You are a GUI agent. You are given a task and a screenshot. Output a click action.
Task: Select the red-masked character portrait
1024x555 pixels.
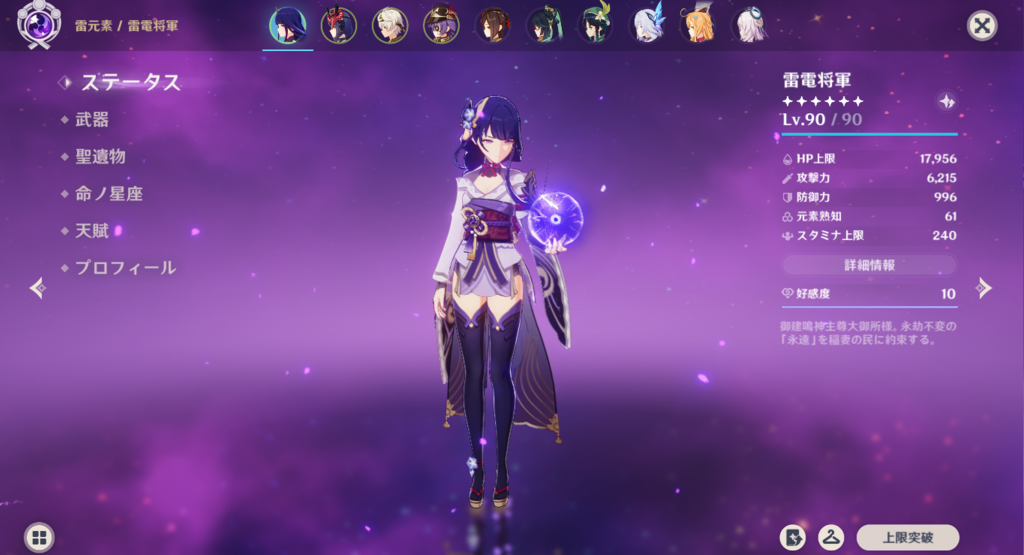point(339,25)
